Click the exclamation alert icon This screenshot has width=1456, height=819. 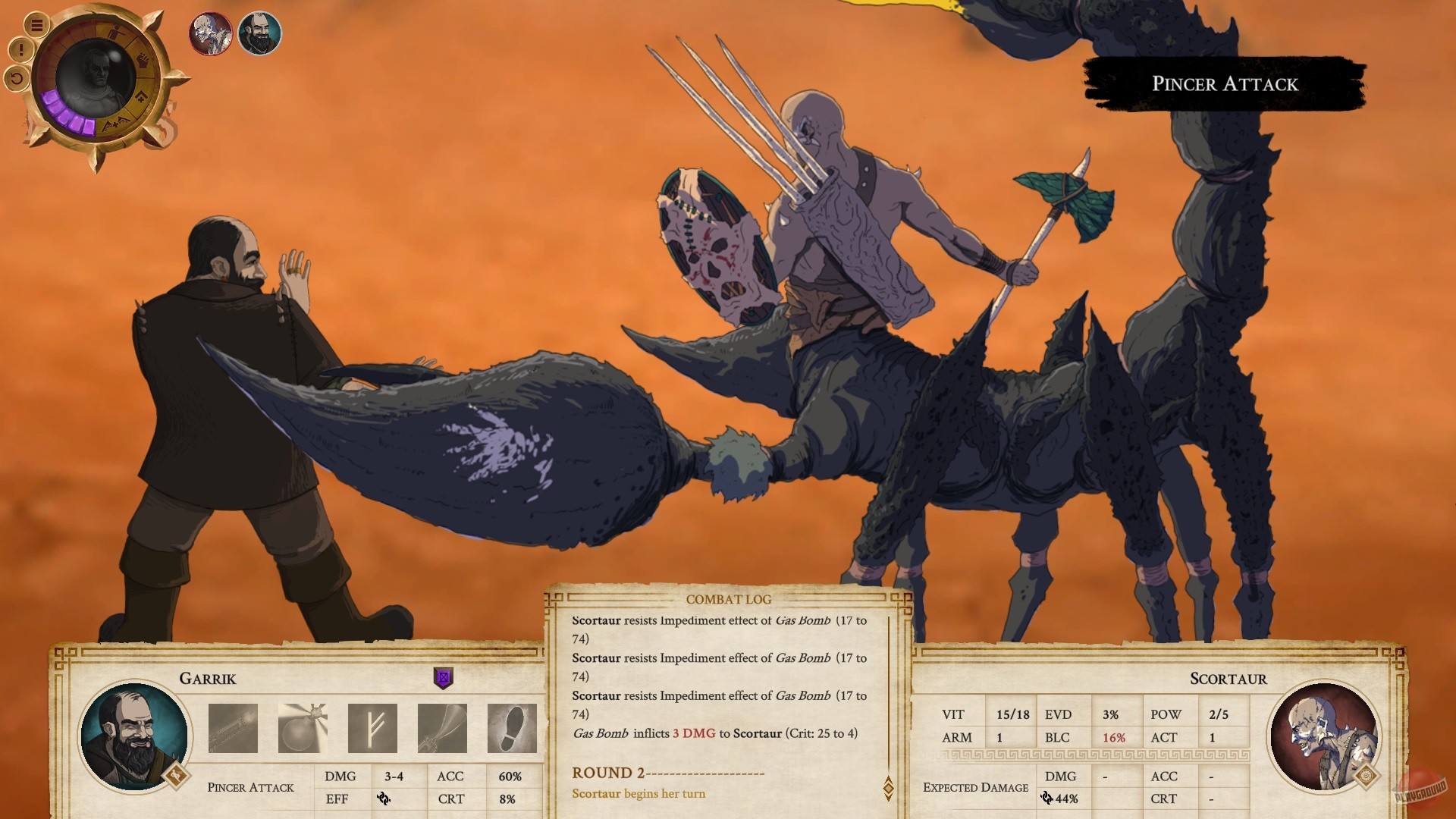click(x=20, y=49)
